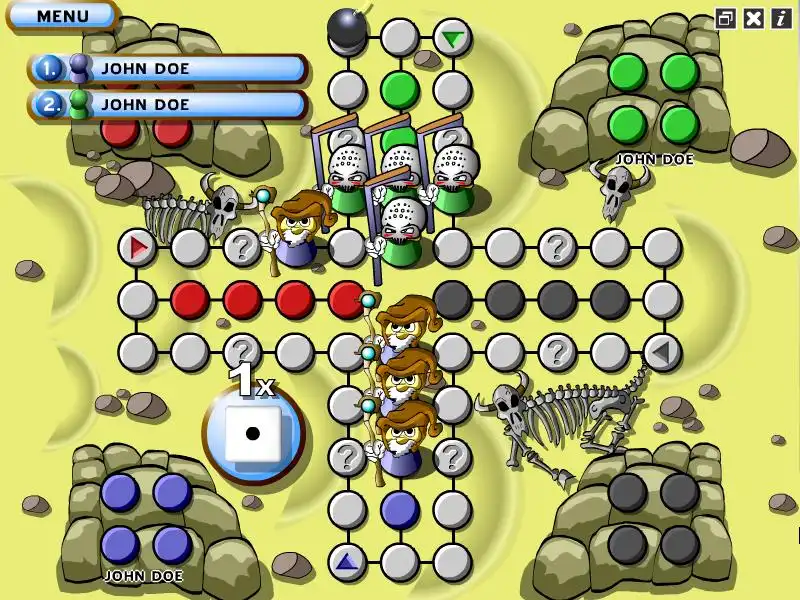Open the info panel via the i icon

(781, 18)
